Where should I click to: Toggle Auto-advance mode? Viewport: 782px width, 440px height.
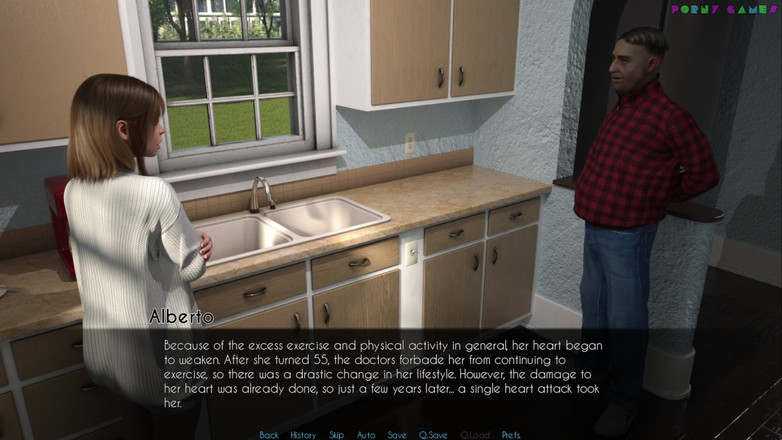tap(366, 435)
